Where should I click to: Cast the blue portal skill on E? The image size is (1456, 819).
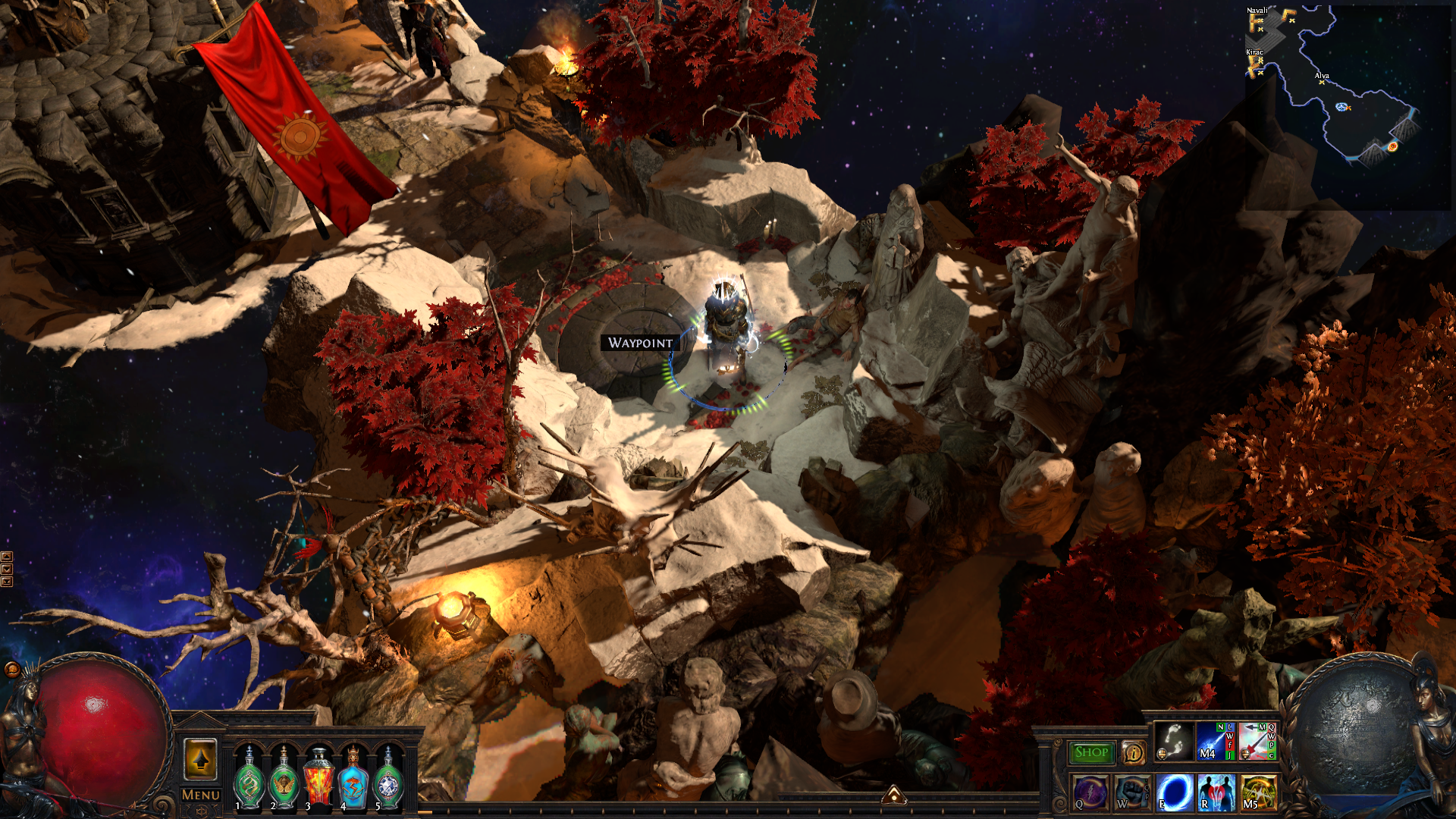click(1174, 792)
